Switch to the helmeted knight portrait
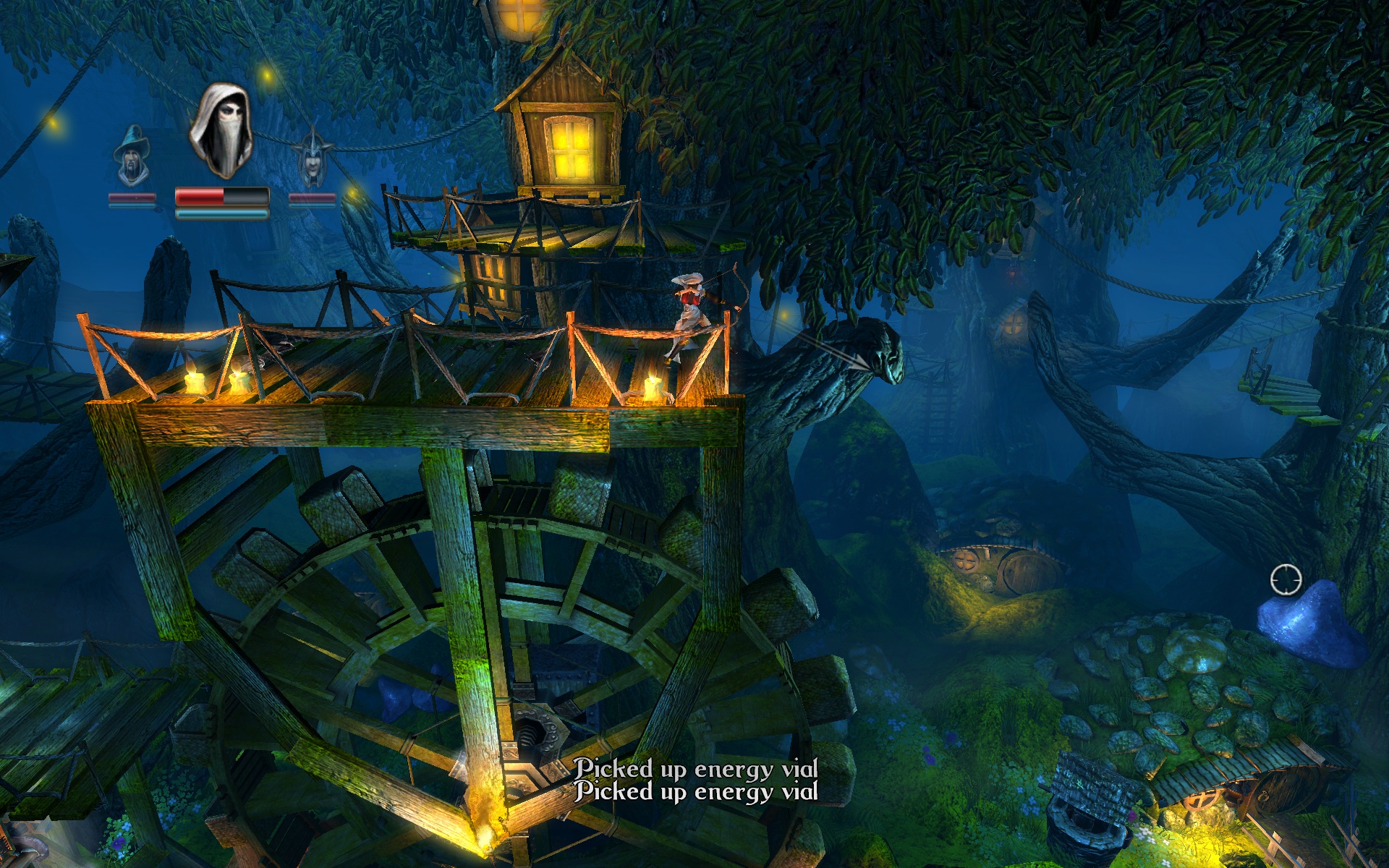Screen dimensions: 1389x868 [x=312, y=158]
